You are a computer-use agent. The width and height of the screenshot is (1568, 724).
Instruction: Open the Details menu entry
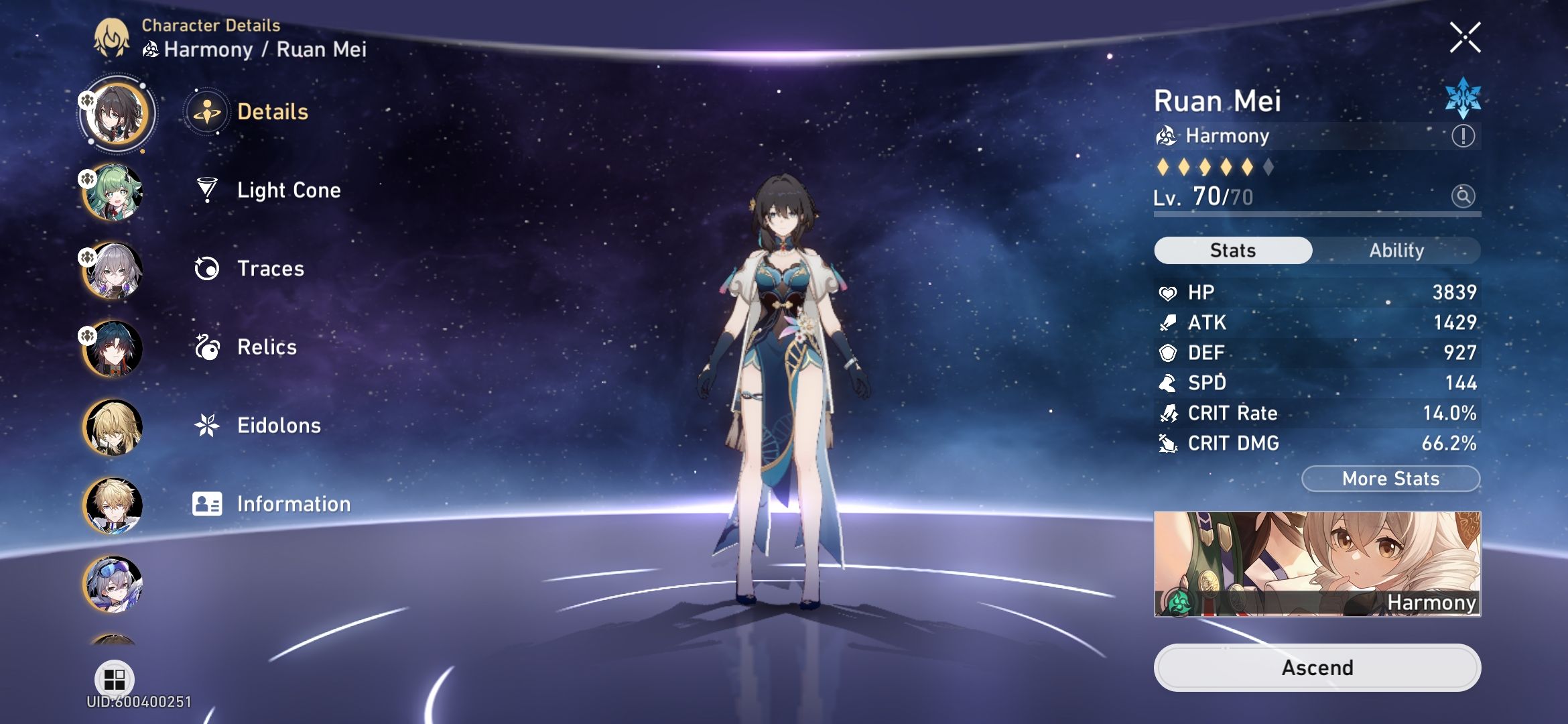click(272, 112)
